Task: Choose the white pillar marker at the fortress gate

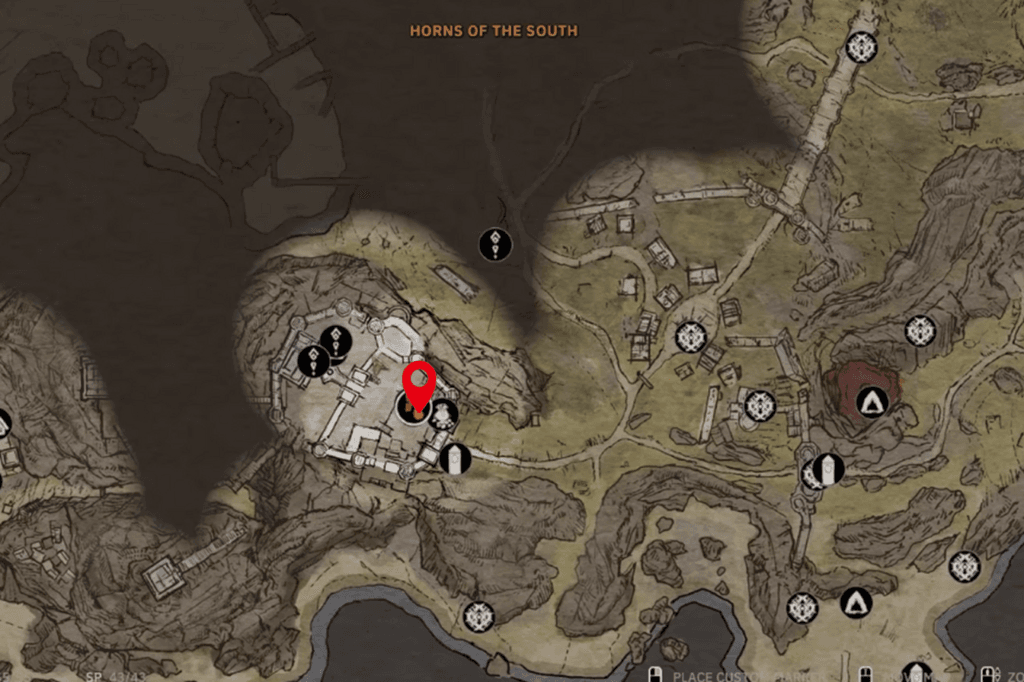Action: (x=455, y=458)
